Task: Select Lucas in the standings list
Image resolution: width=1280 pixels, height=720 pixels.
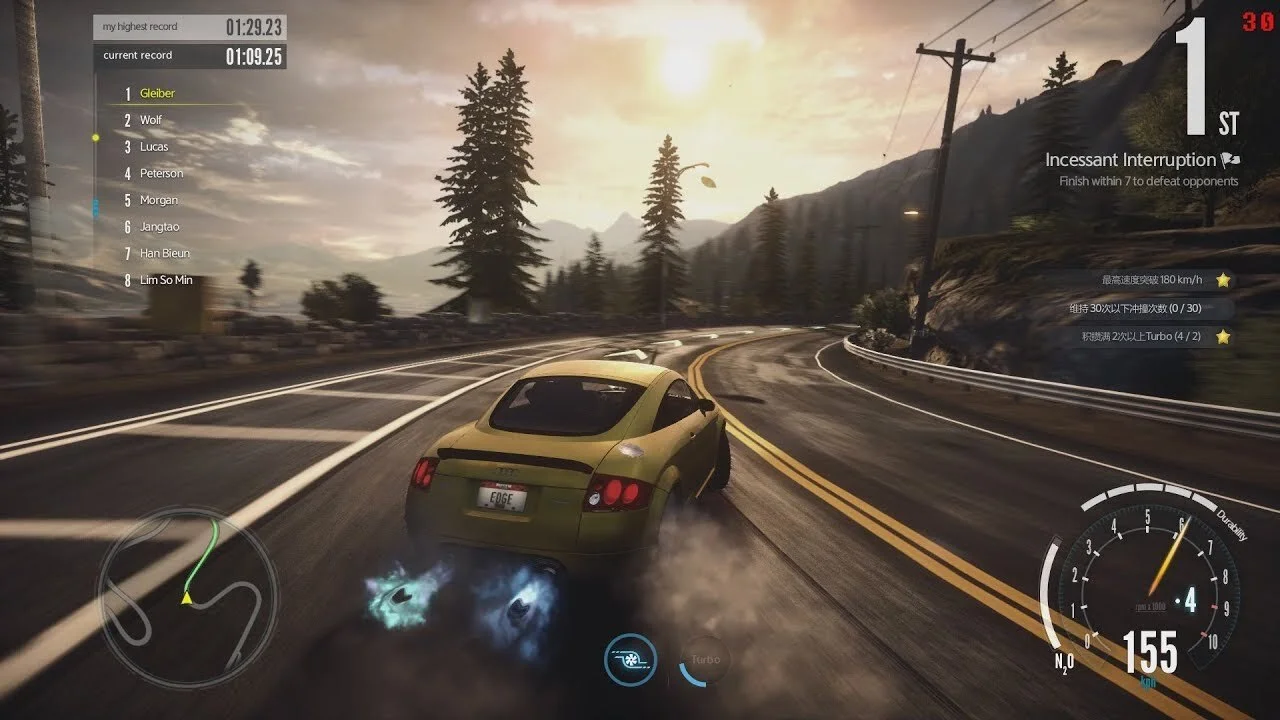Action: click(154, 147)
